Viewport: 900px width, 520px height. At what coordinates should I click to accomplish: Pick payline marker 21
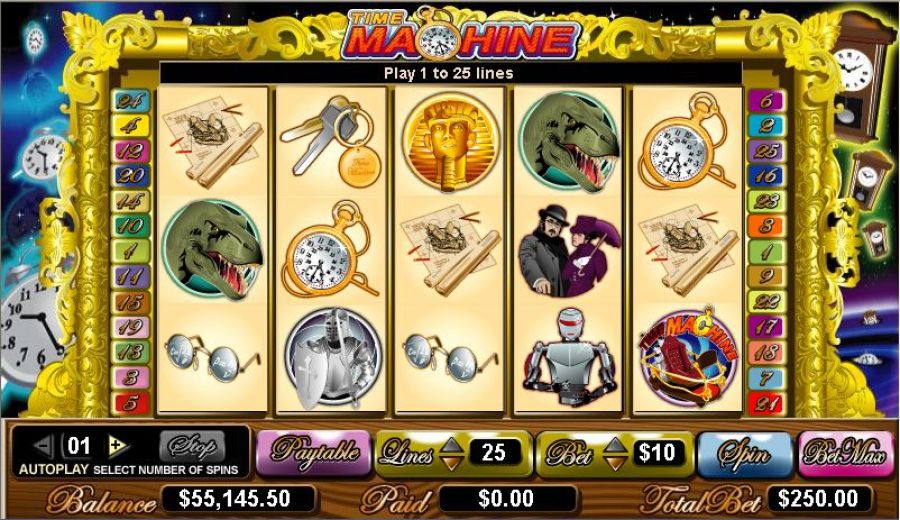tap(767, 402)
